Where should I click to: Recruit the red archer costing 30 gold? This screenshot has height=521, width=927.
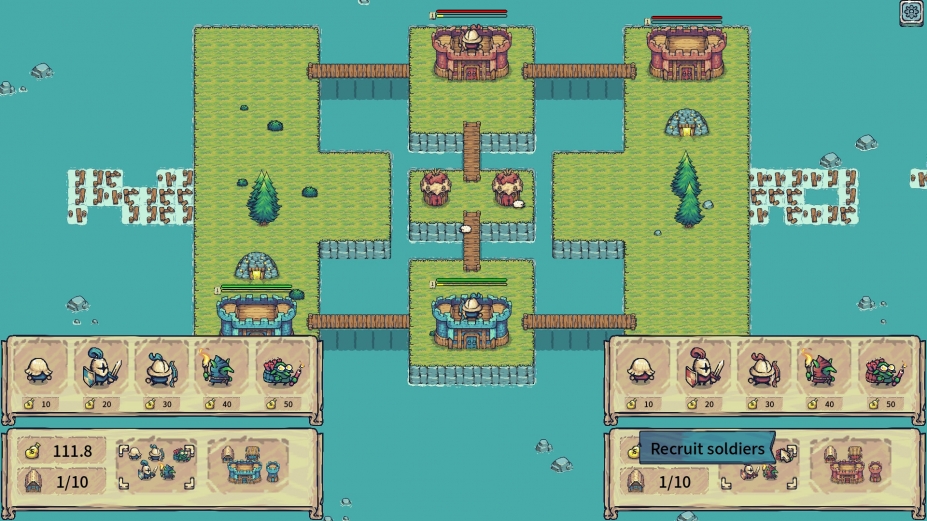762,371
